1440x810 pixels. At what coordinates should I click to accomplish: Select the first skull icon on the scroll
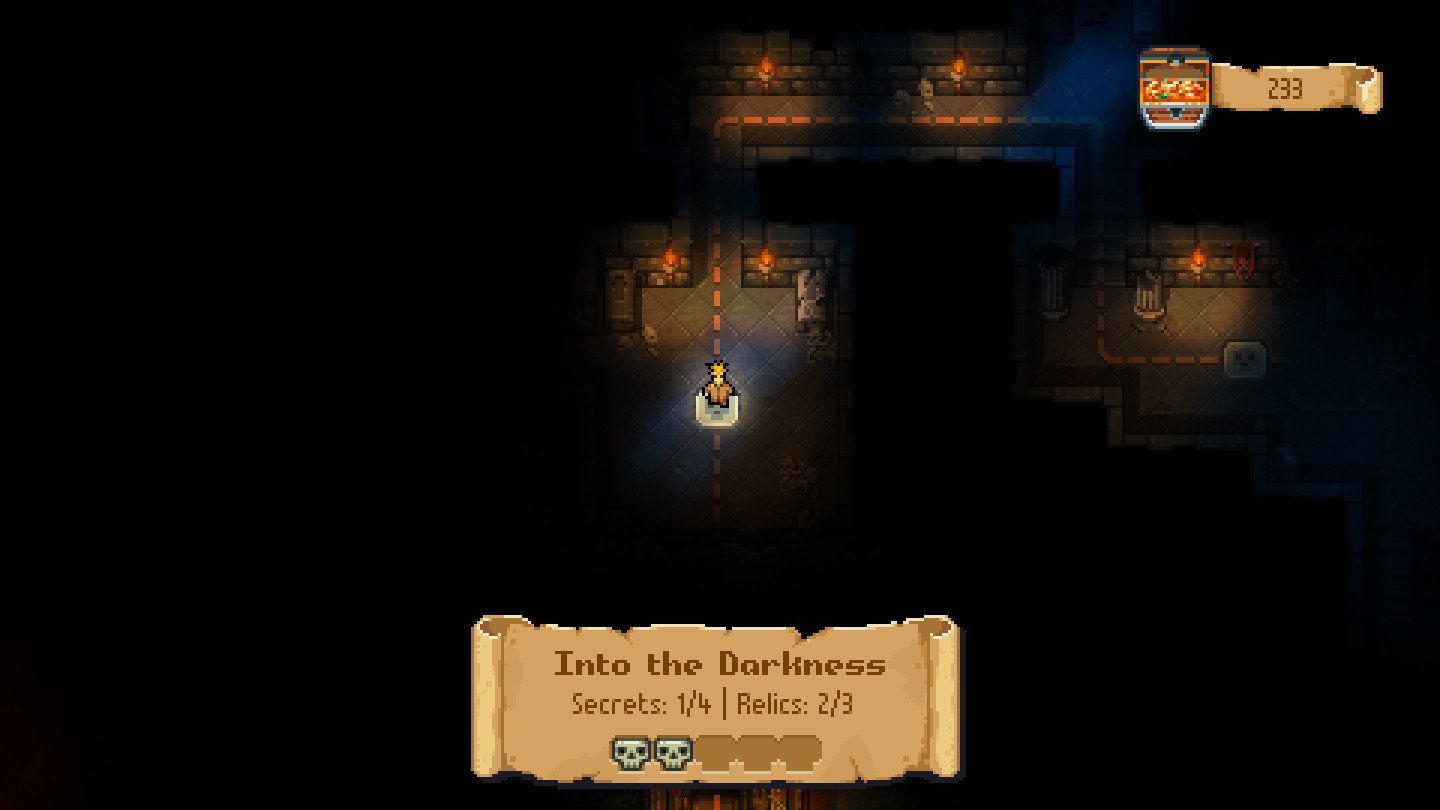point(628,751)
